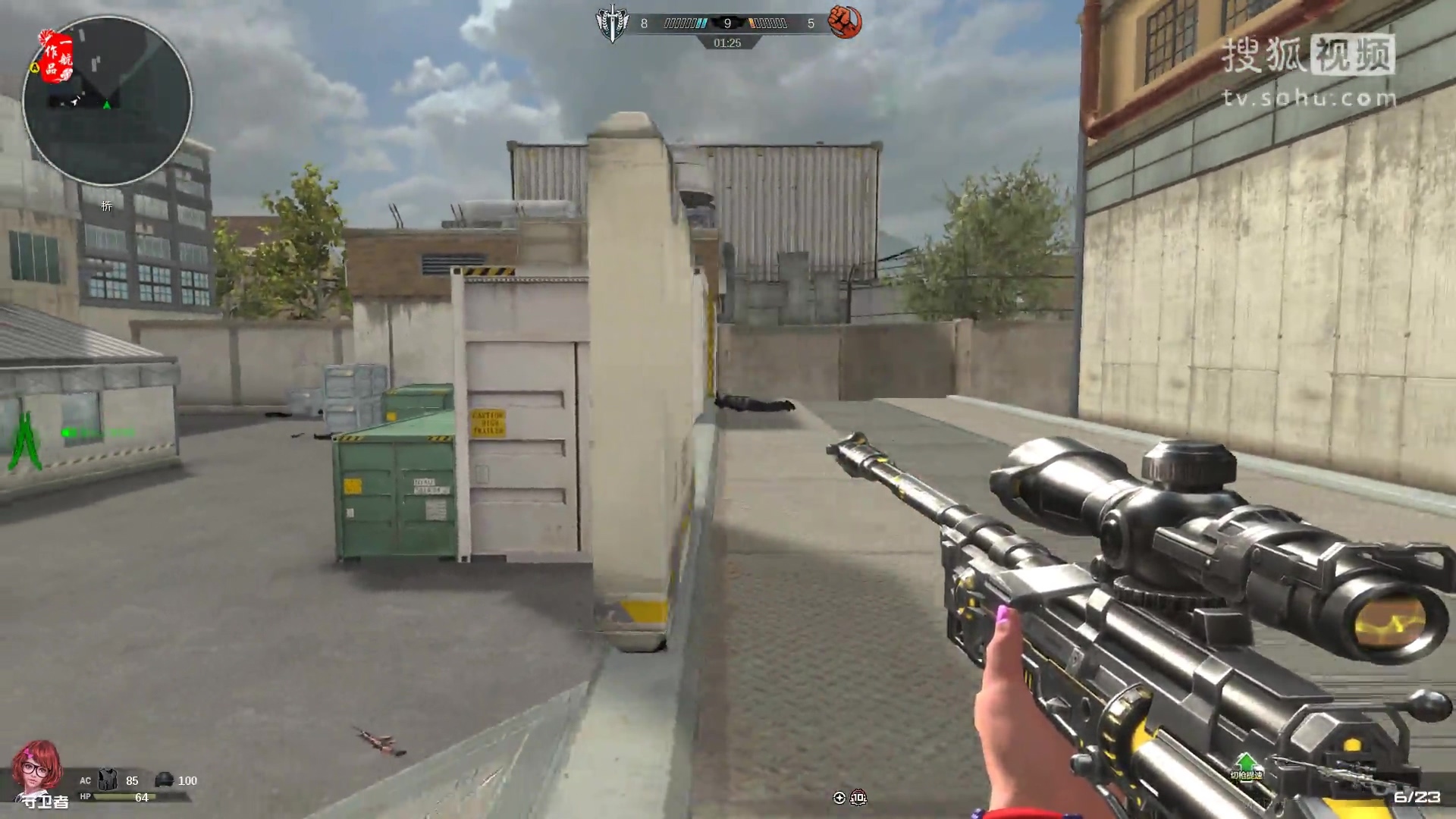Click the circular minimap radar
Viewport: 1456px width, 819px height.
coord(107,101)
